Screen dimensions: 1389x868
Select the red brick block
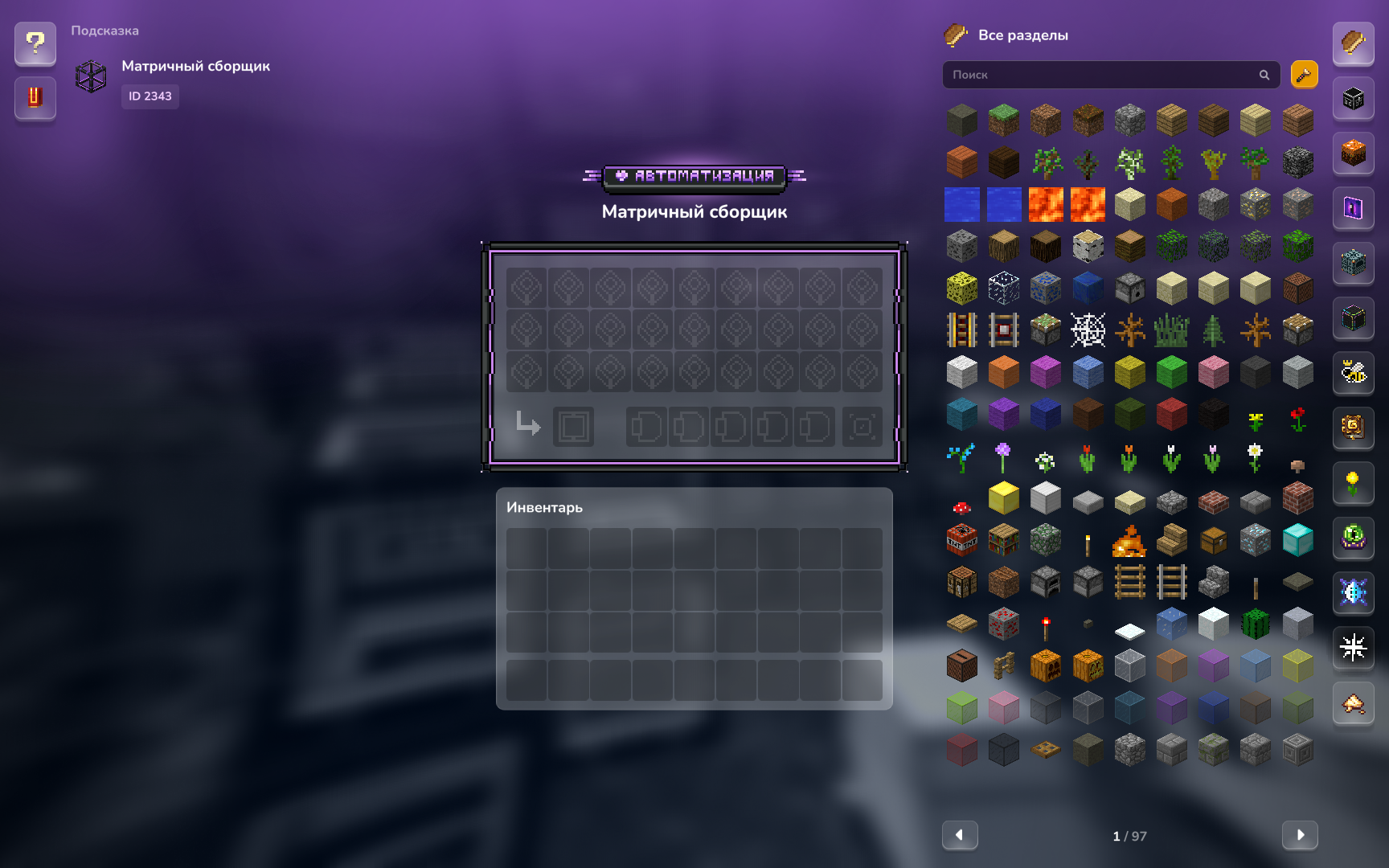[1297, 498]
